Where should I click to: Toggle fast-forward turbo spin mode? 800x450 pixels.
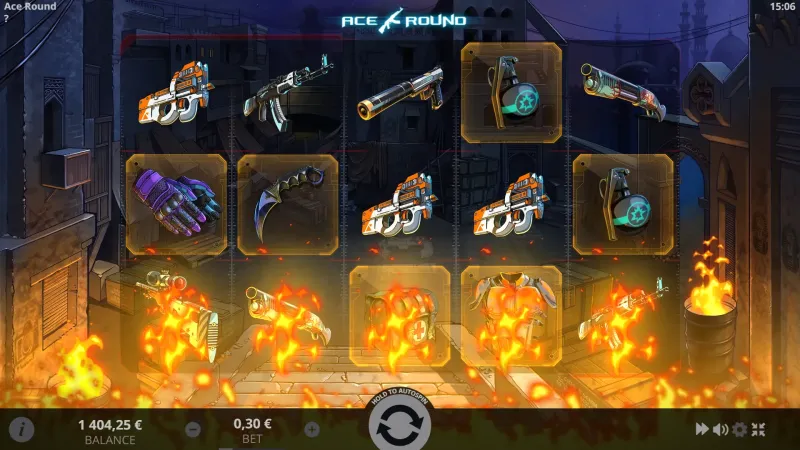[702, 429]
